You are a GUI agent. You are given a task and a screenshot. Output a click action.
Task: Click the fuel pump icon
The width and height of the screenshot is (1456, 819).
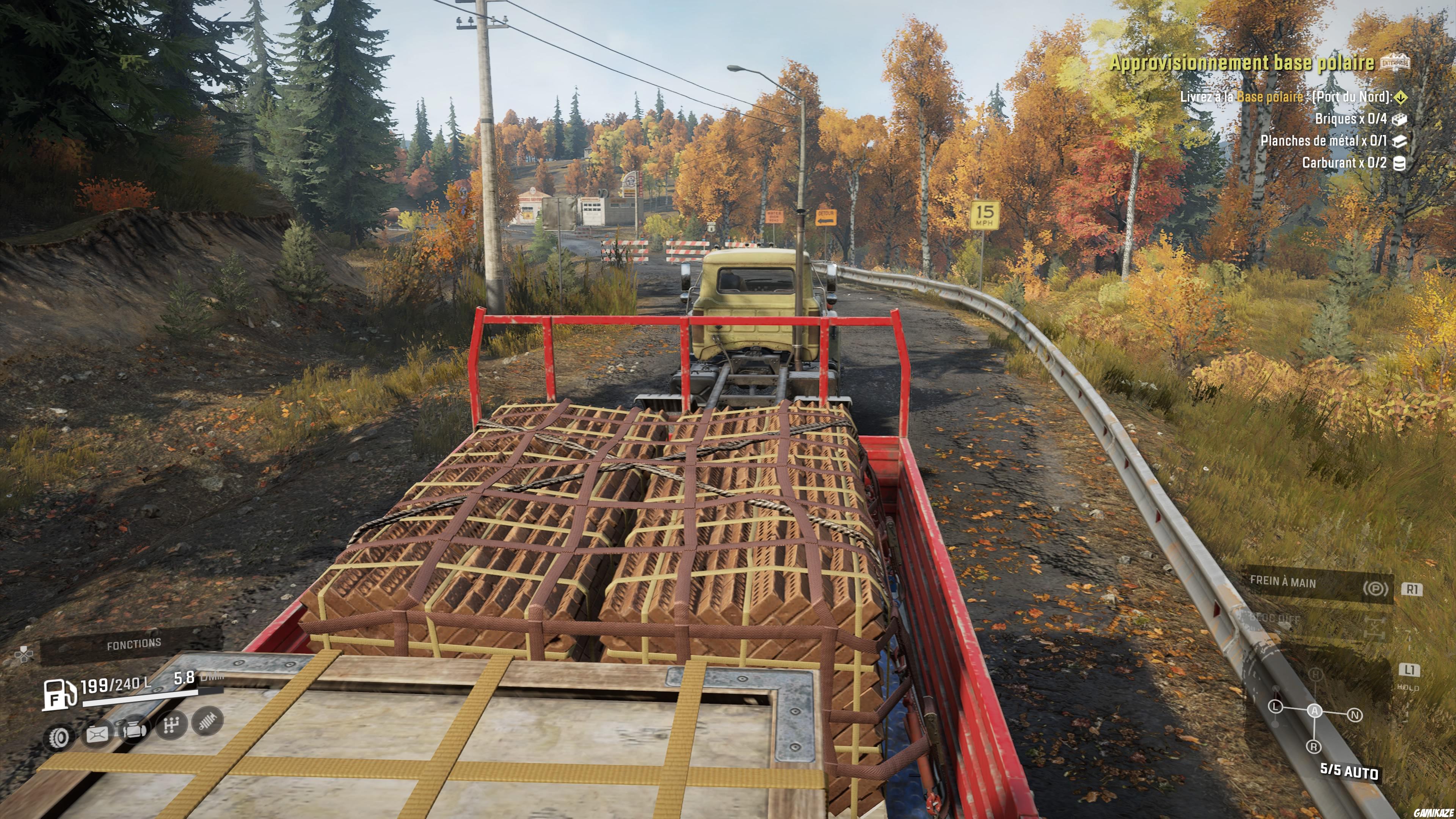60,693
